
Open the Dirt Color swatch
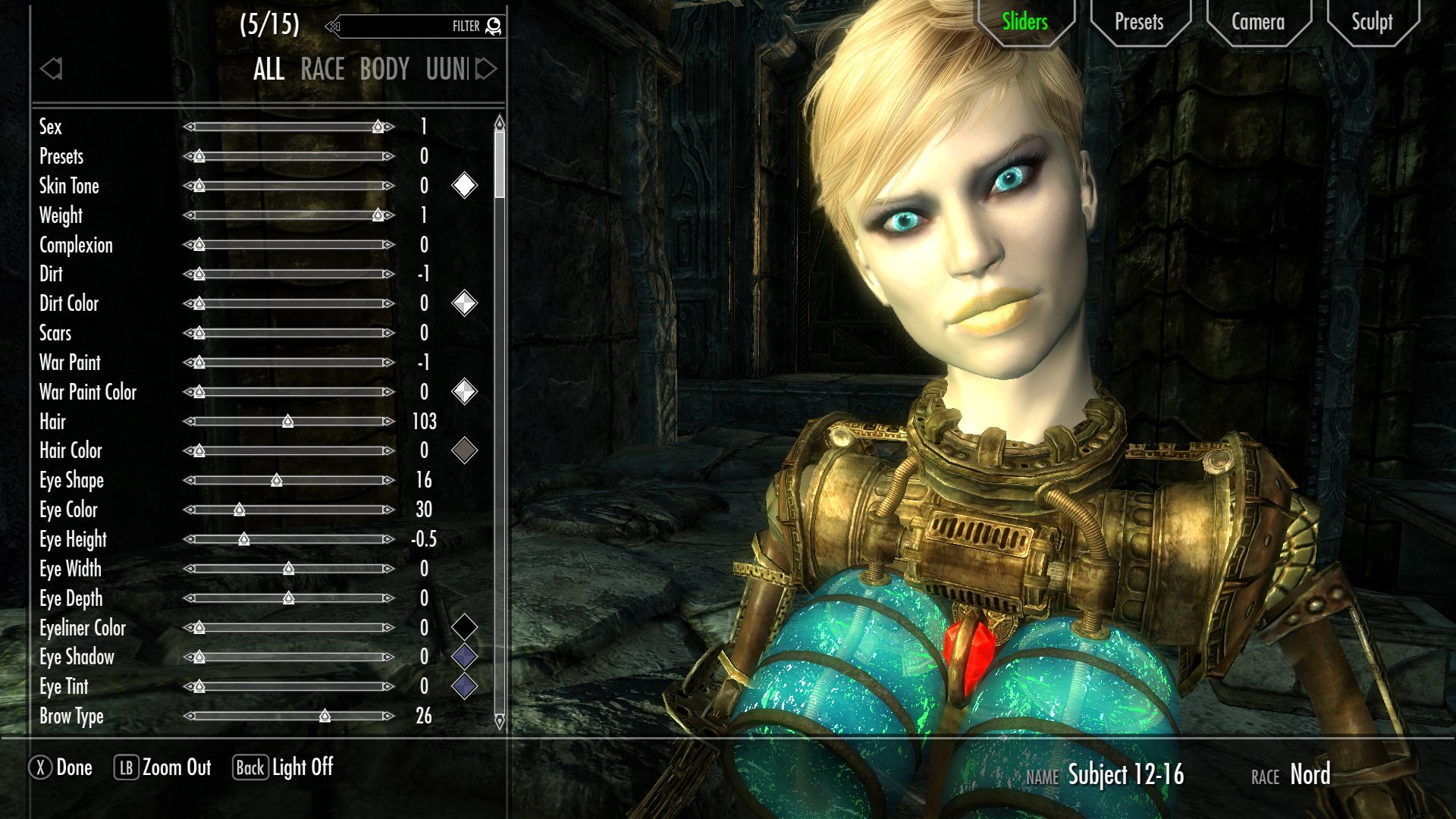465,303
